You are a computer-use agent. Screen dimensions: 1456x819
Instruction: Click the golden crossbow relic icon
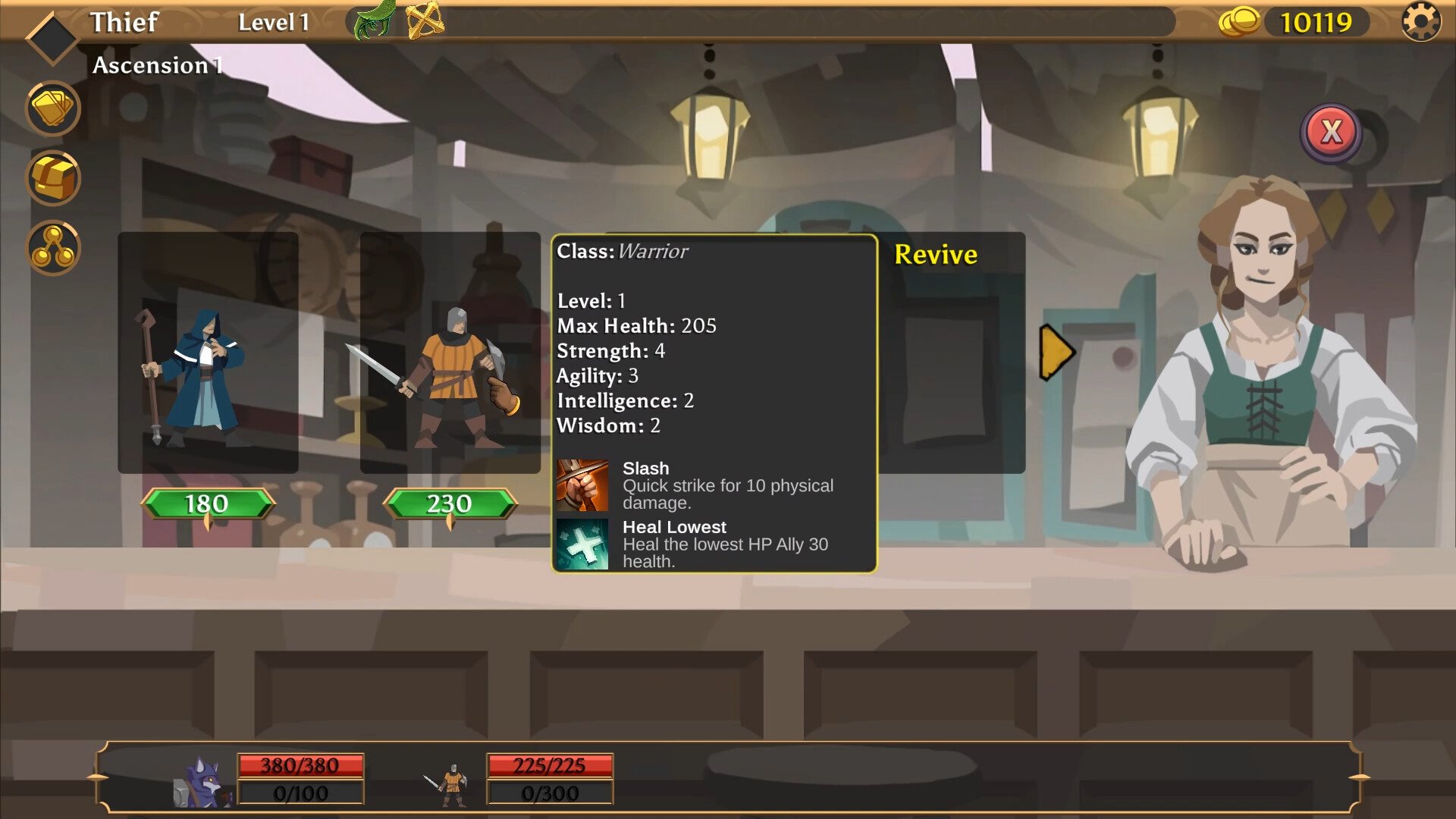[x=425, y=20]
